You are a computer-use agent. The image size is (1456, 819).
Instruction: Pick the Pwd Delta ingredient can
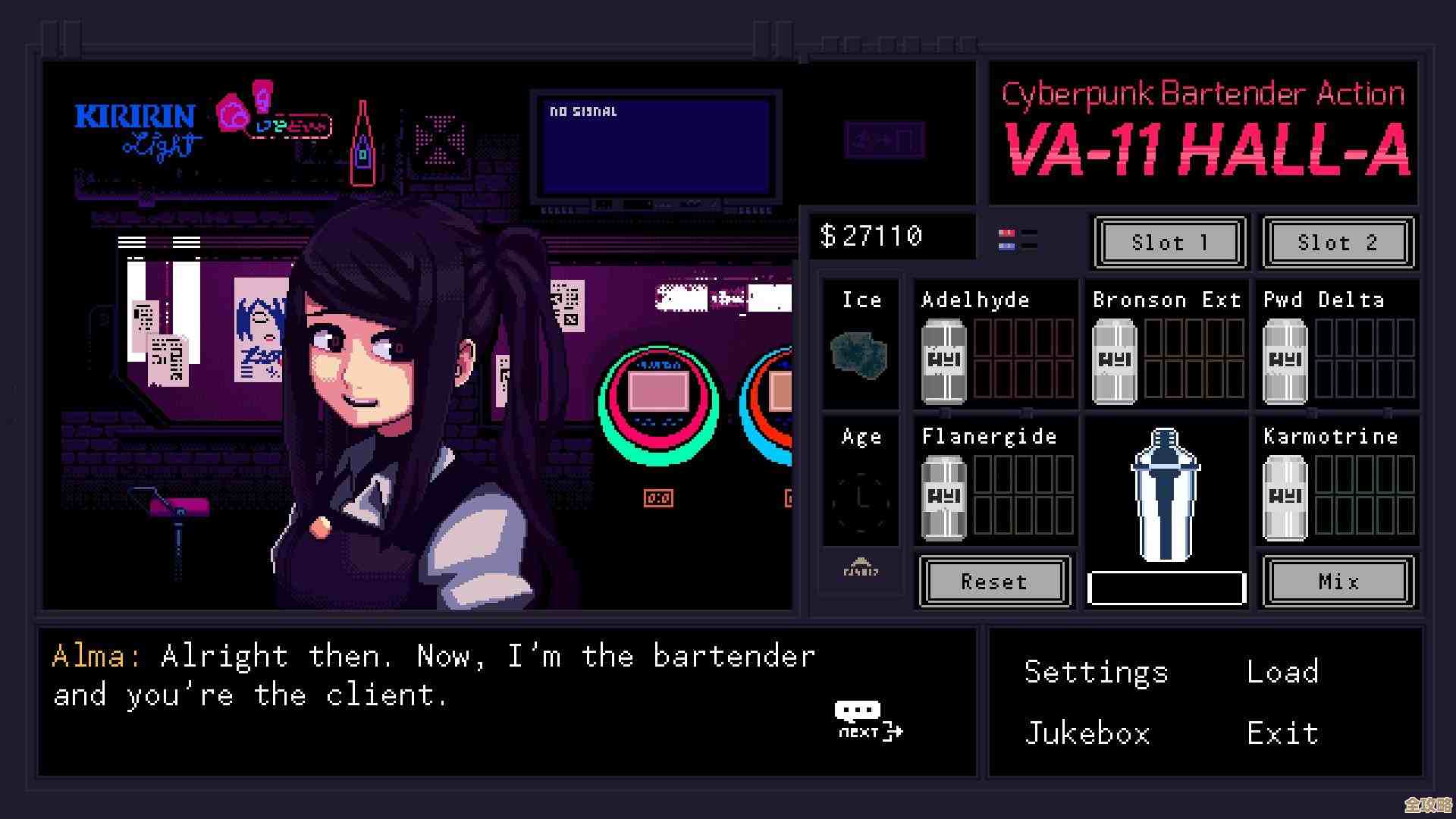pos(1285,361)
